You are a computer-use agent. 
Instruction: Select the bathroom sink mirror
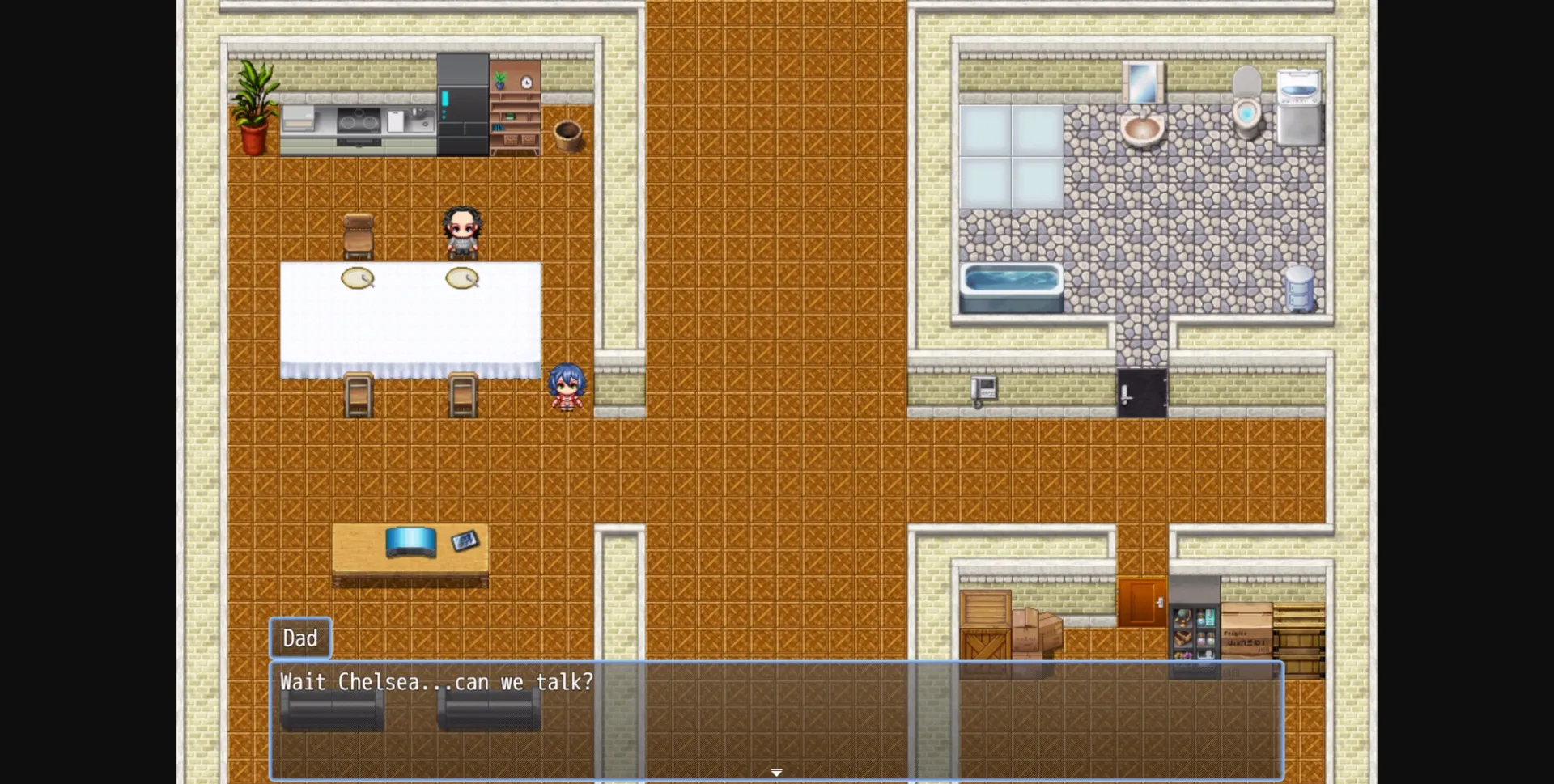coord(1144,81)
